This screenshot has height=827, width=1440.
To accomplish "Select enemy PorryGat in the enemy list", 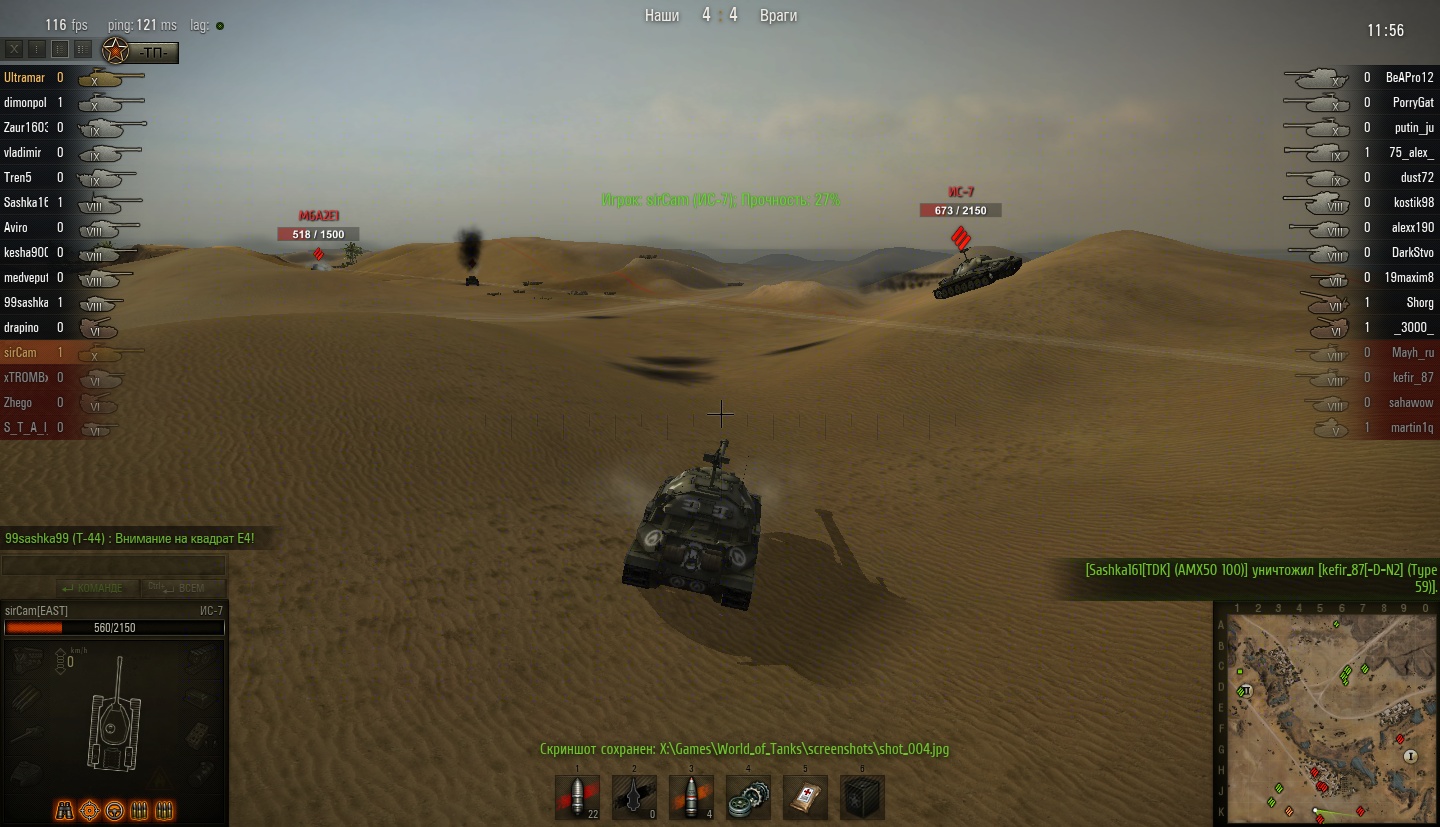I will pyautogui.click(x=1412, y=102).
